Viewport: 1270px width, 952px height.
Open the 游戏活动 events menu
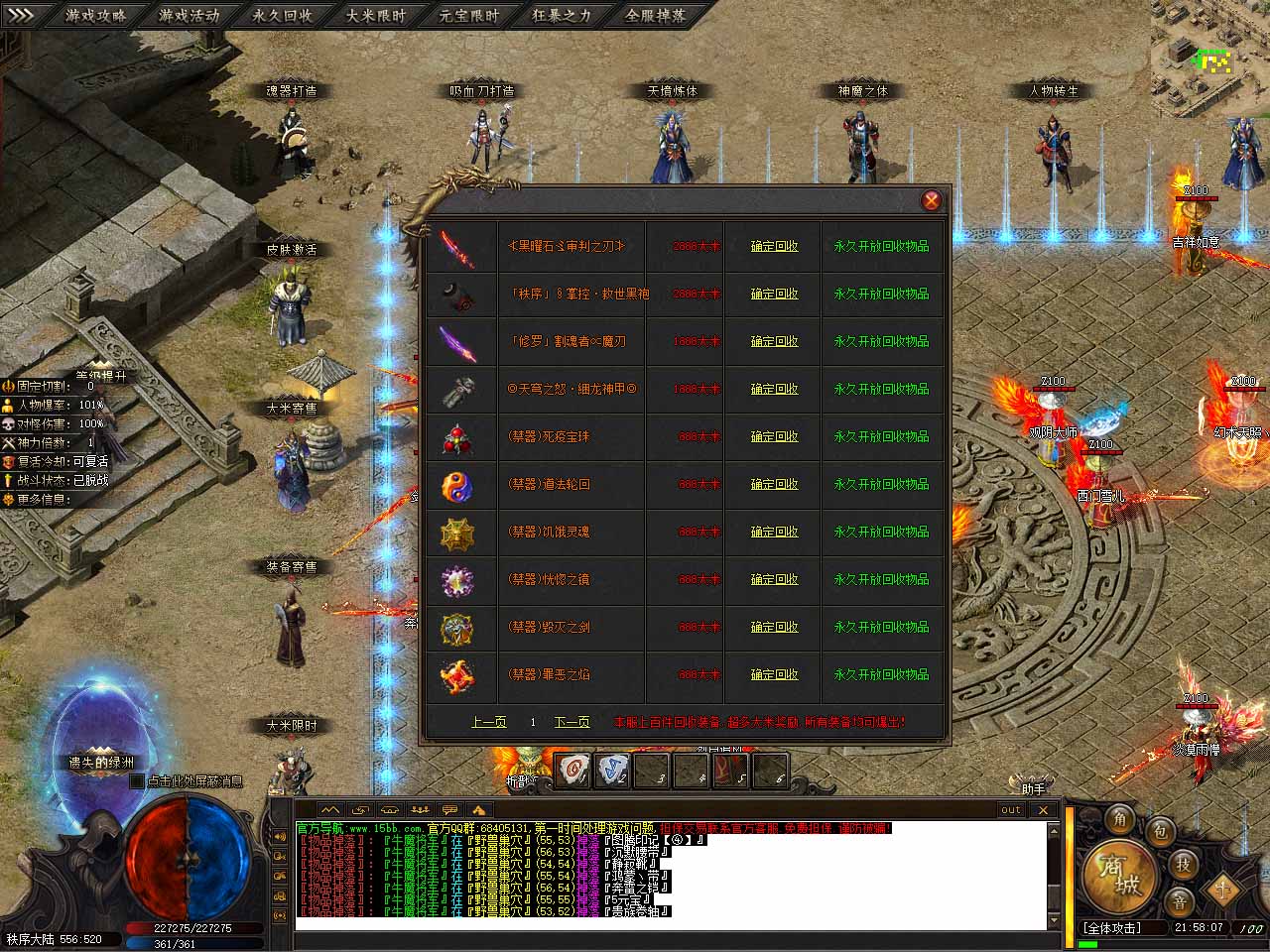coord(190,16)
